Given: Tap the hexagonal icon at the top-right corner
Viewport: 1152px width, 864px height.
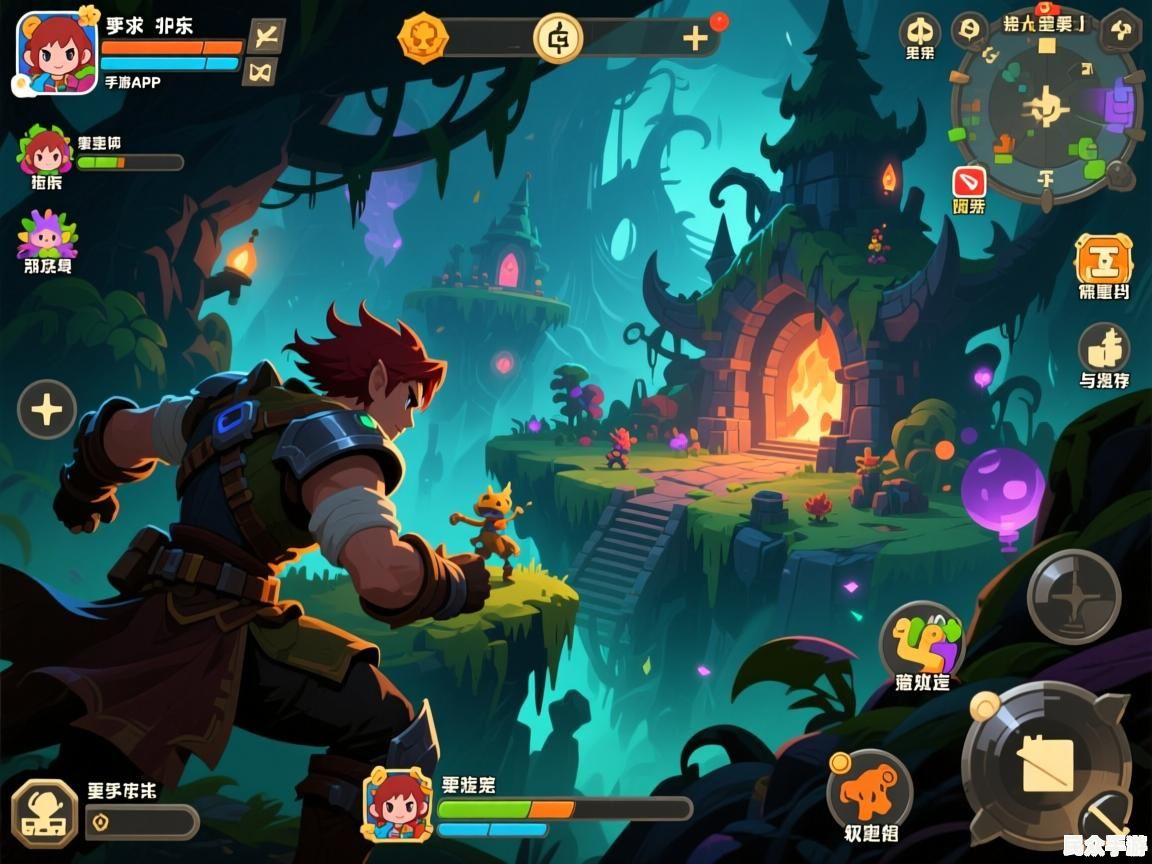Looking at the screenshot, I should (x=1121, y=30).
